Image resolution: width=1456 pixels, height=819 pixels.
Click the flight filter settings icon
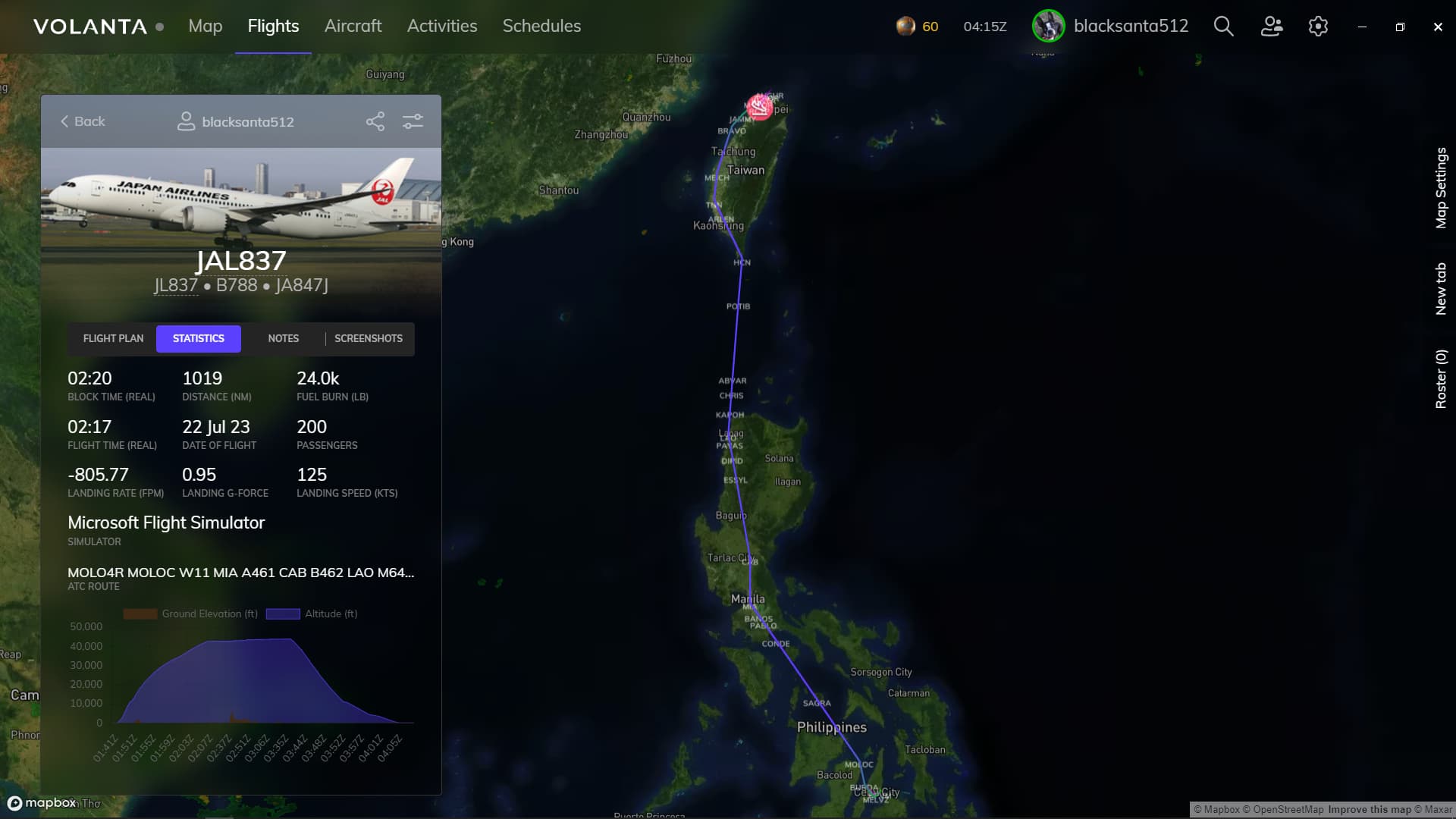pos(413,121)
